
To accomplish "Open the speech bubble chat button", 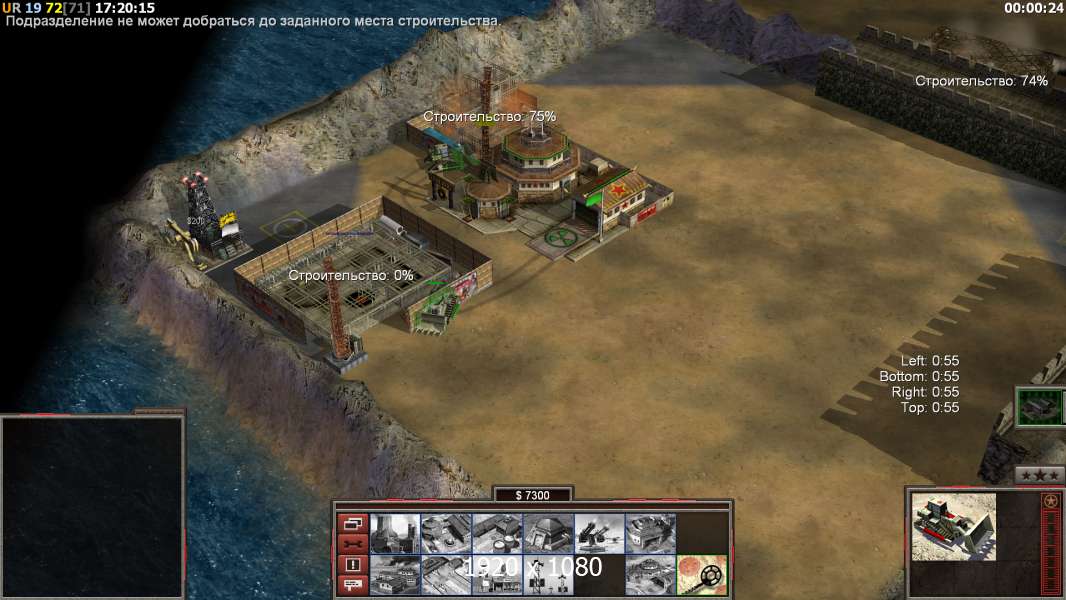I will pyautogui.click(x=353, y=586).
